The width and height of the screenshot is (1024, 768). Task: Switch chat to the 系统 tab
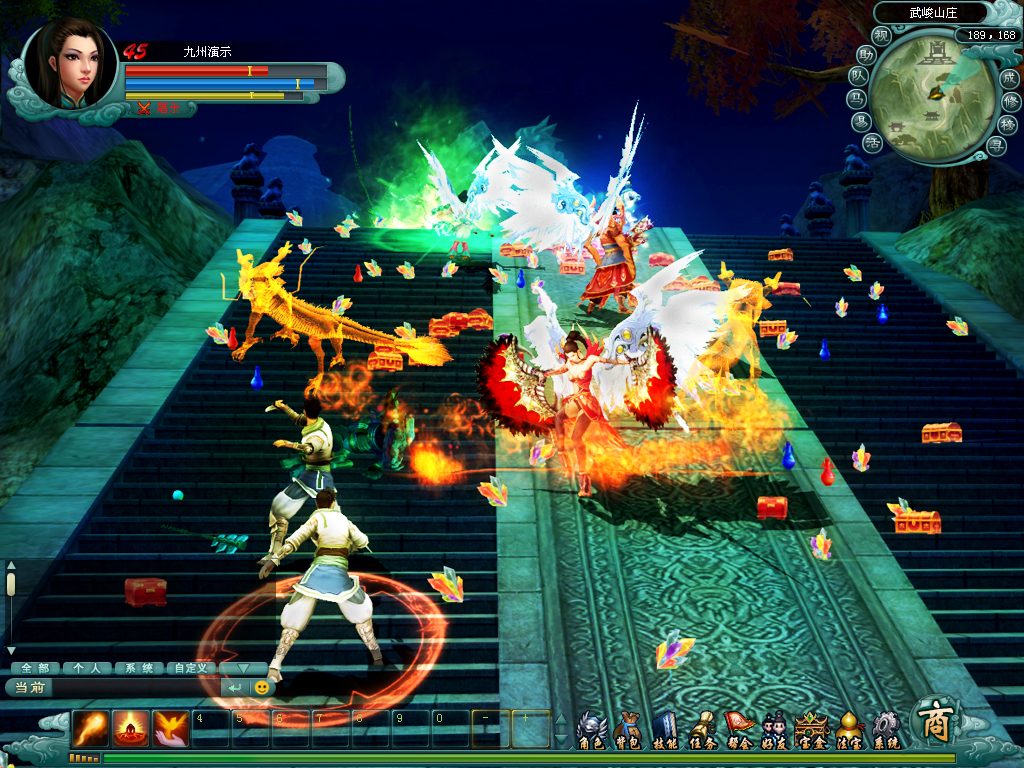[x=137, y=667]
